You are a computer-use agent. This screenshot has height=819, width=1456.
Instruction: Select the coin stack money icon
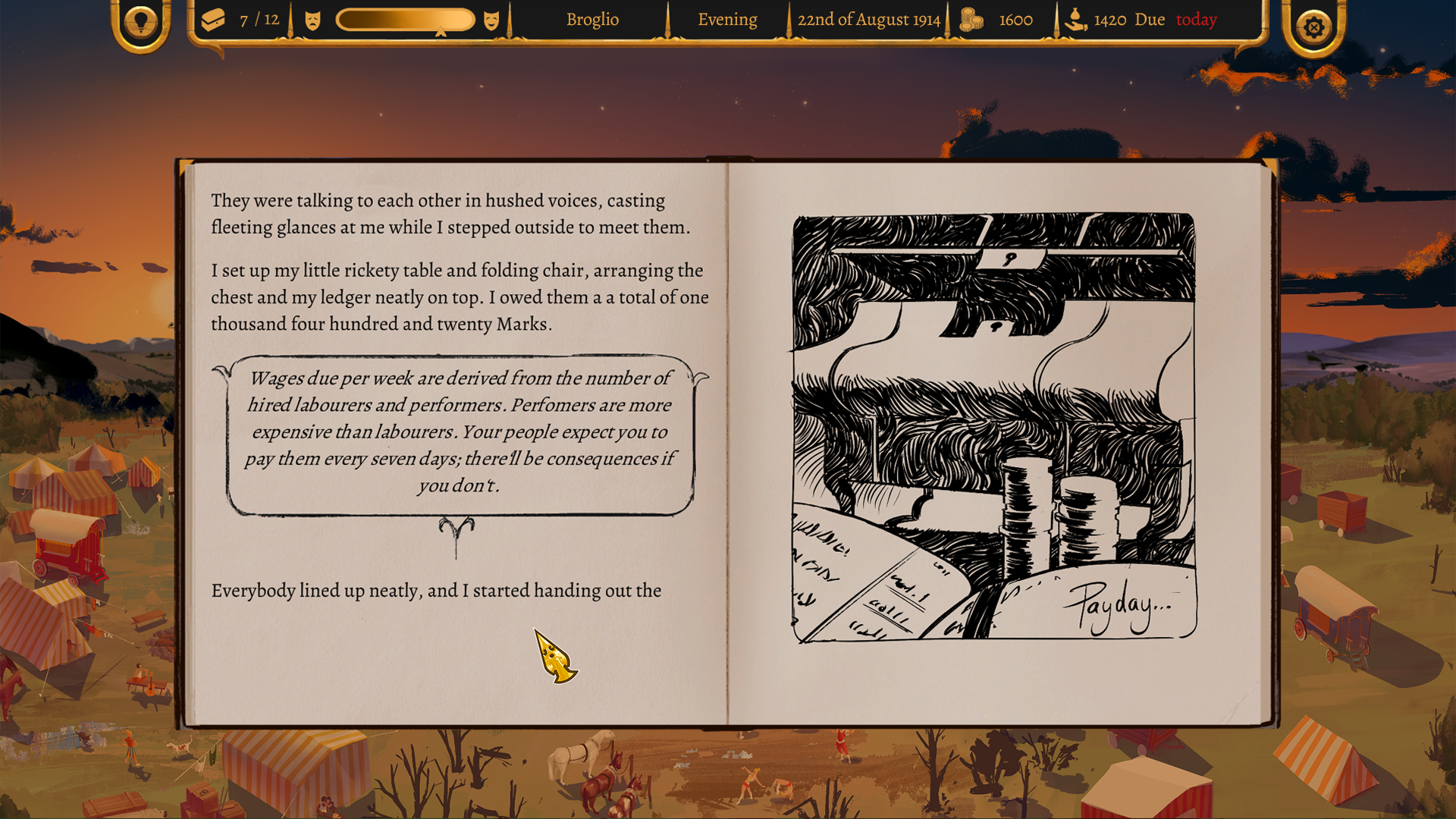coord(971,20)
